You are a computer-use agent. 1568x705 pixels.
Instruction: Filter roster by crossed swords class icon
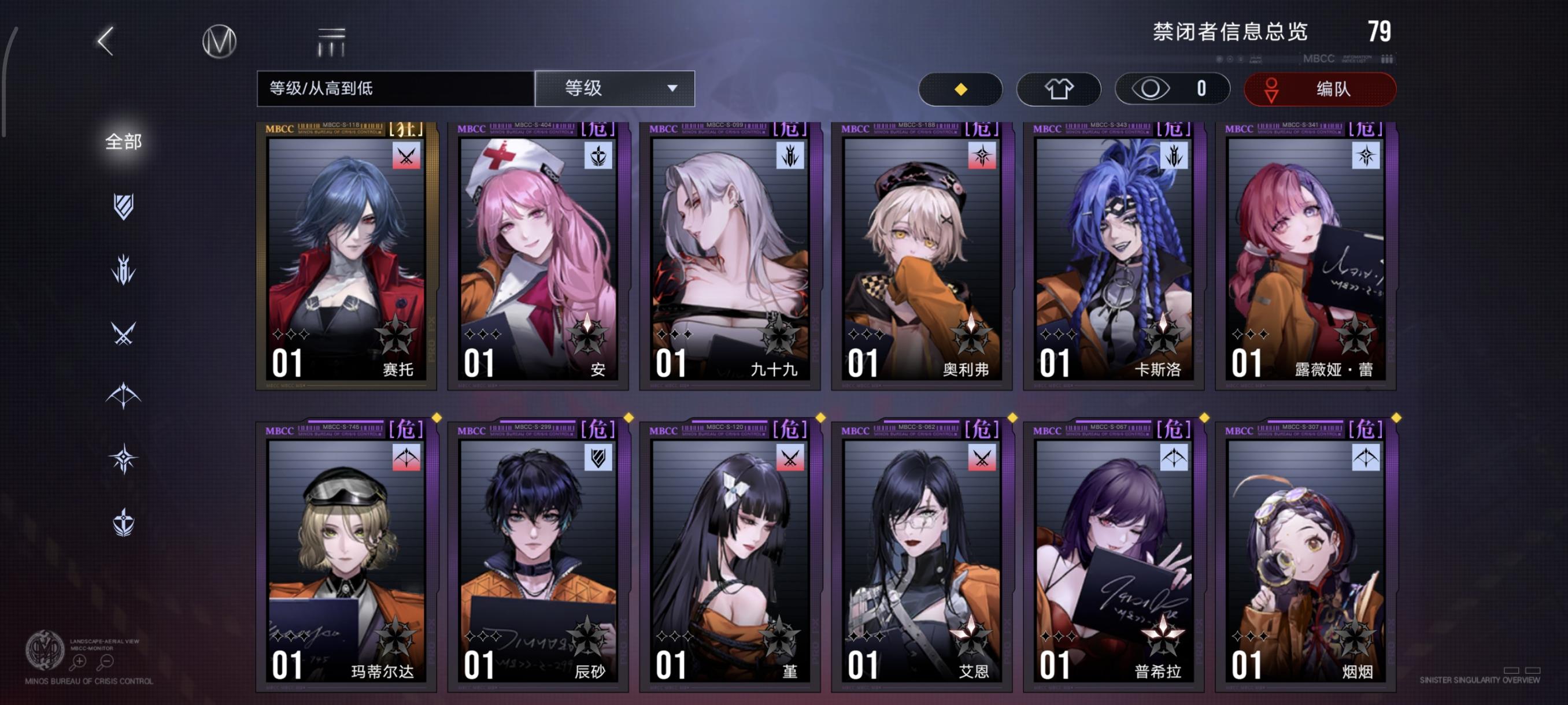[125, 333]
